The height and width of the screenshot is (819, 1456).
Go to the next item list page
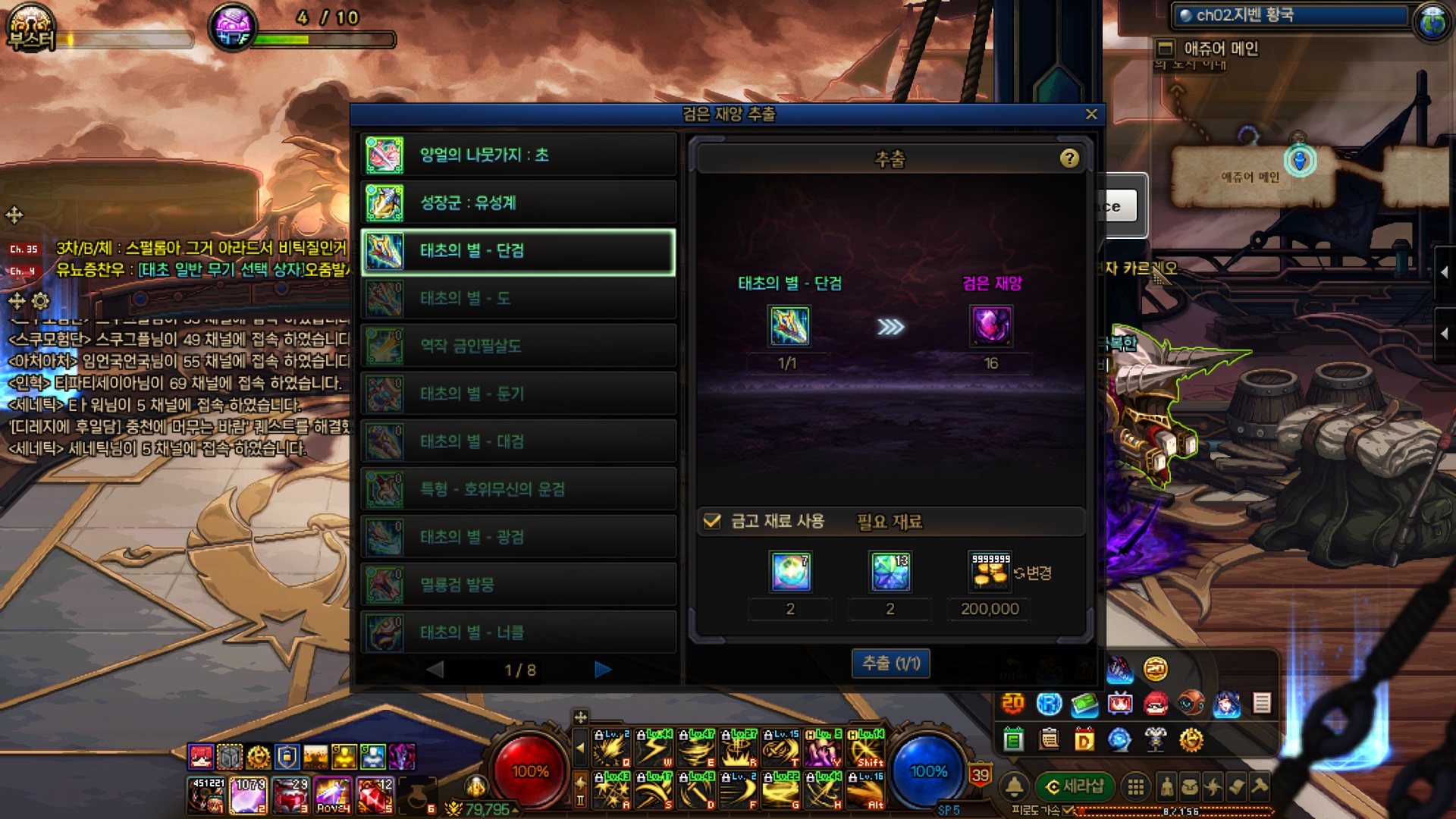[603, 670]
